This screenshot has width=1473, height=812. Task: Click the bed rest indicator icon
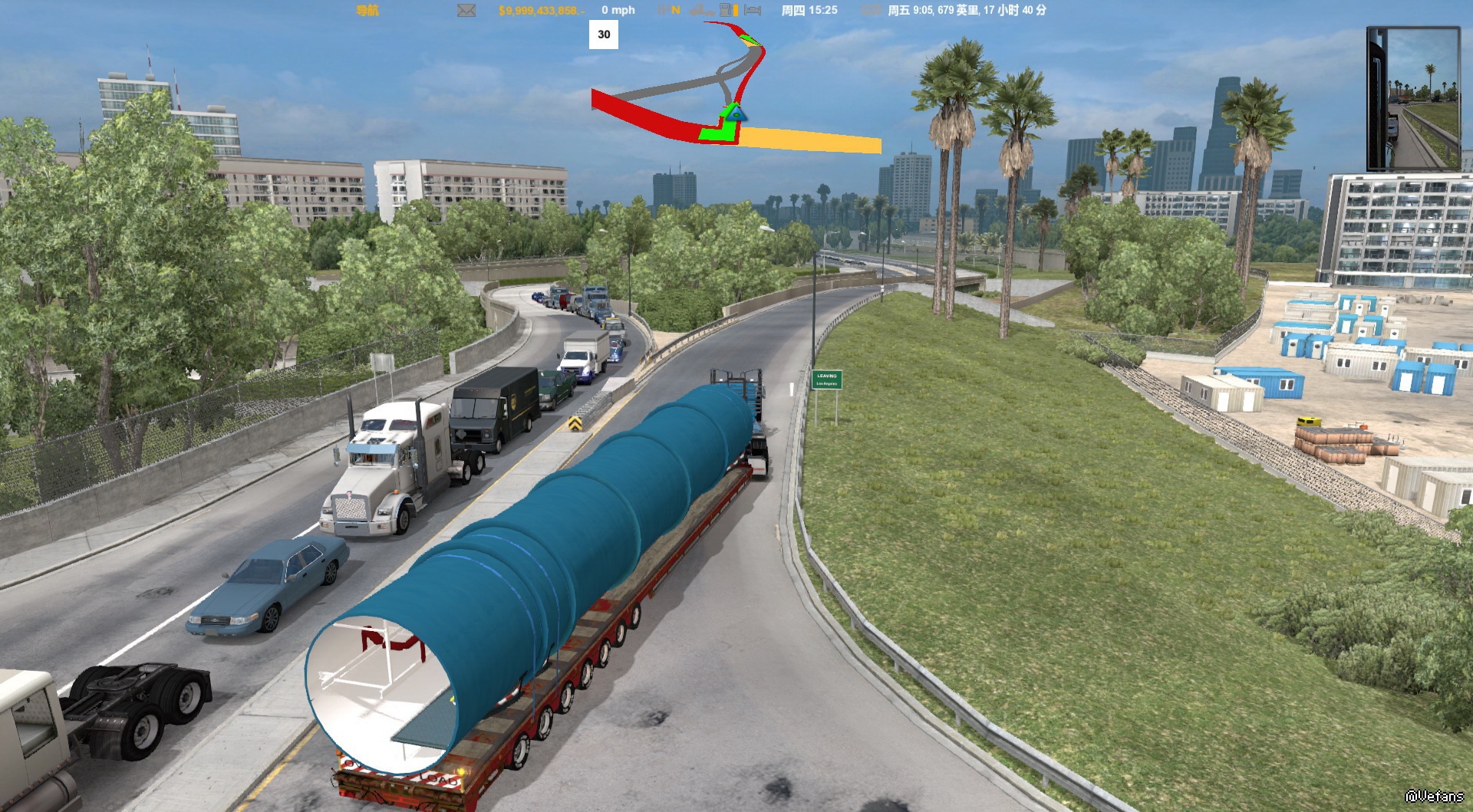[753, 10]
